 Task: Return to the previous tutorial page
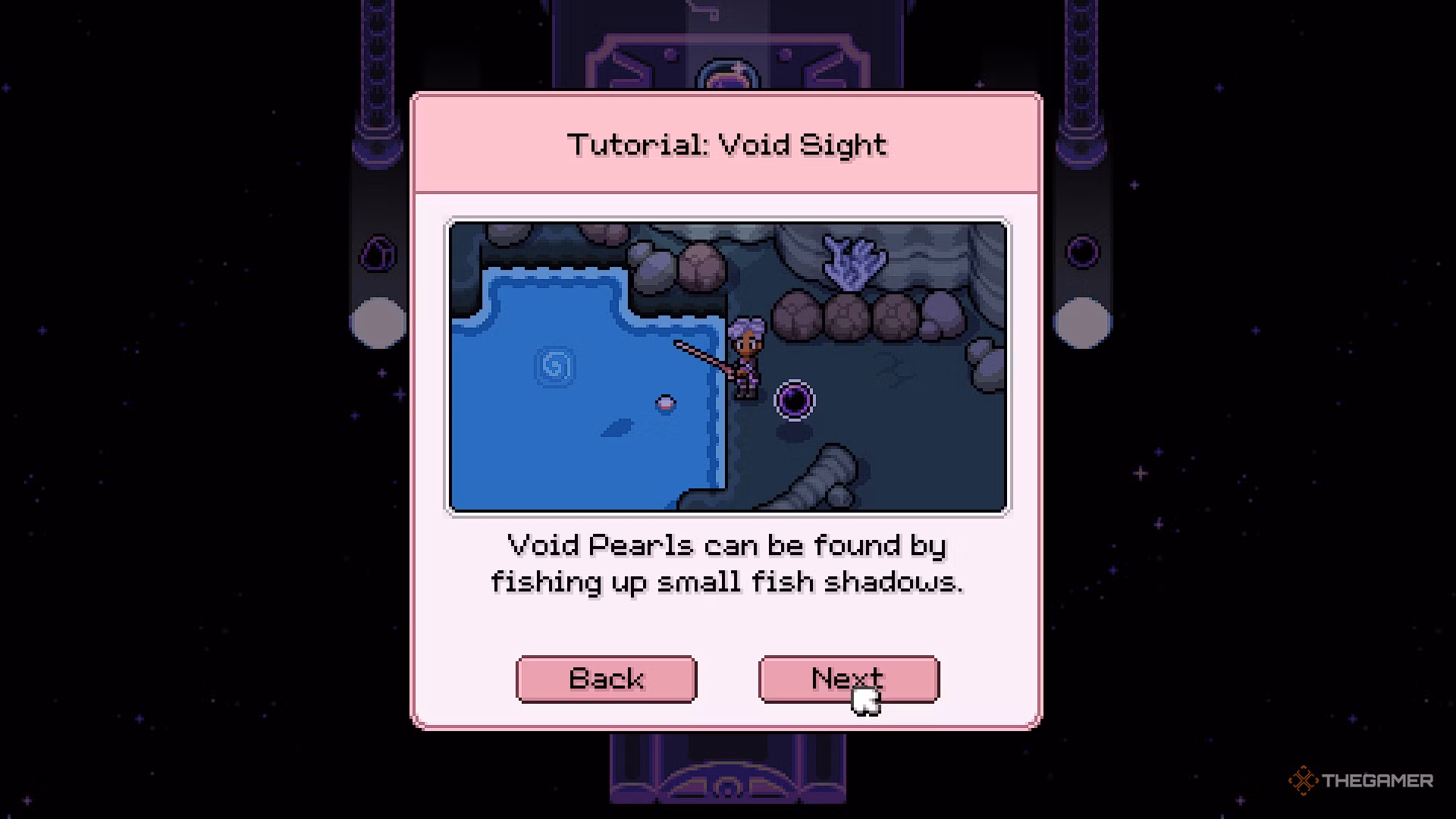(606, 679)
